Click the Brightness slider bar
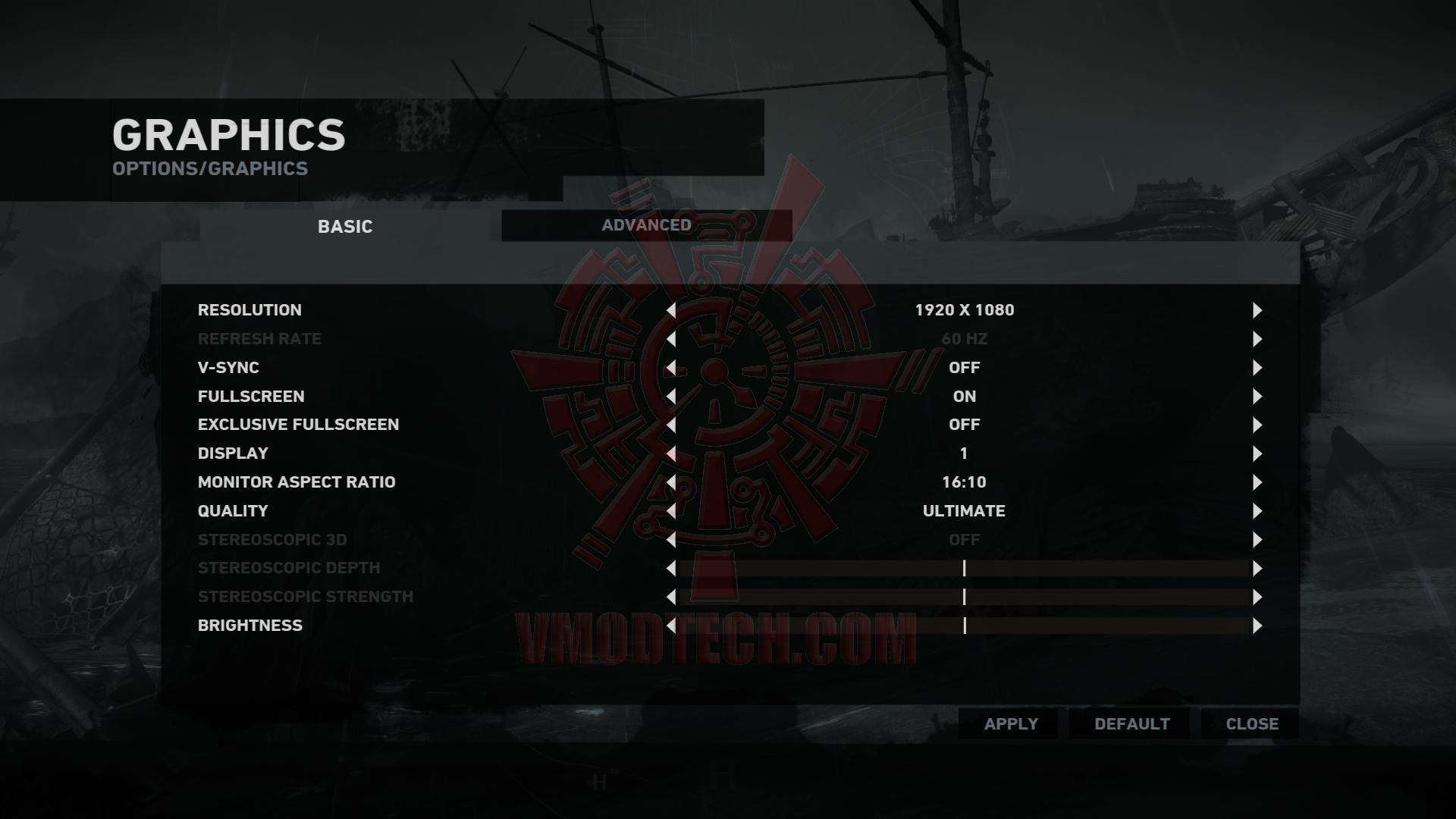The height and width of the screenshot is (819, 1456). (964, 626)
